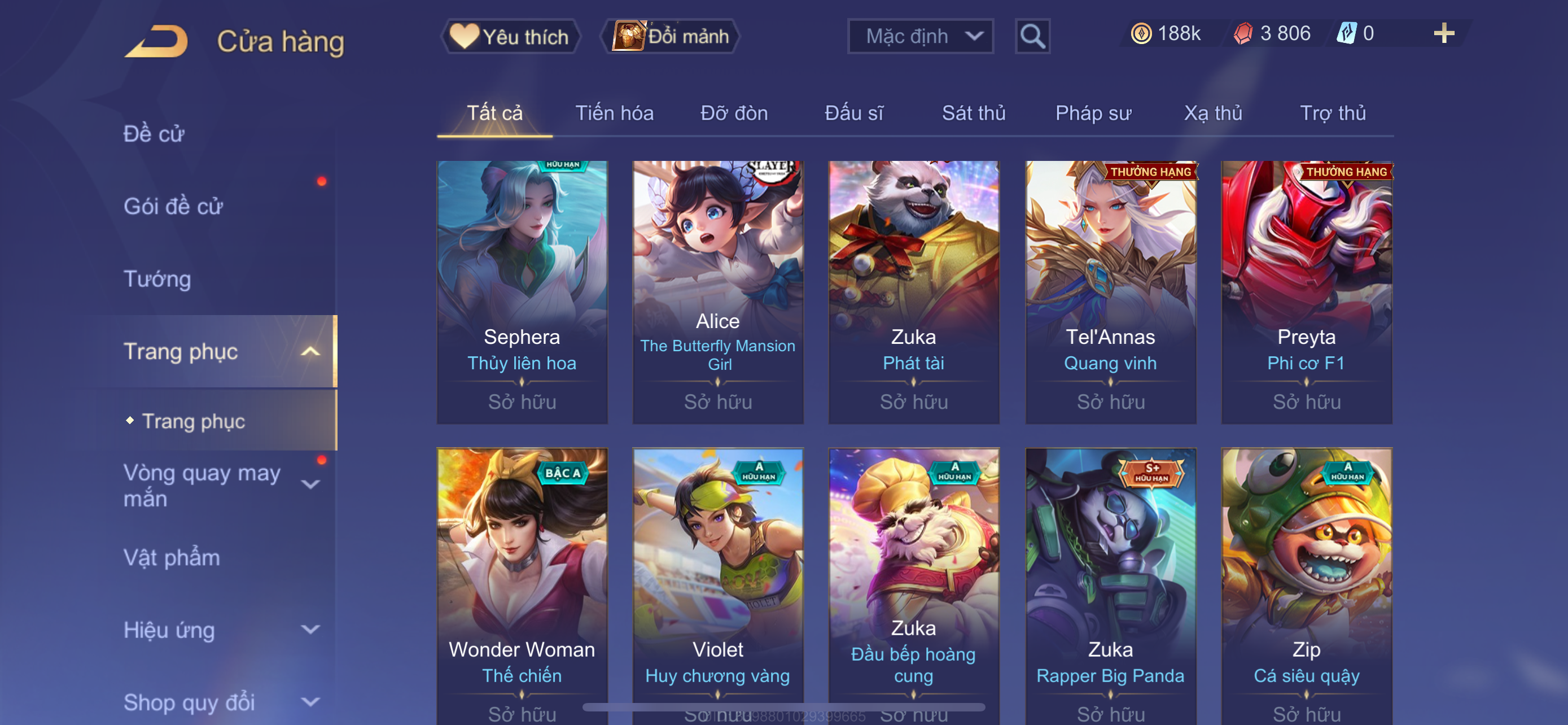Viewport: 1568px width, 725px height.
Task: Select the Sephera Thủy liên hoa skin card
Action: coord(522,291)
